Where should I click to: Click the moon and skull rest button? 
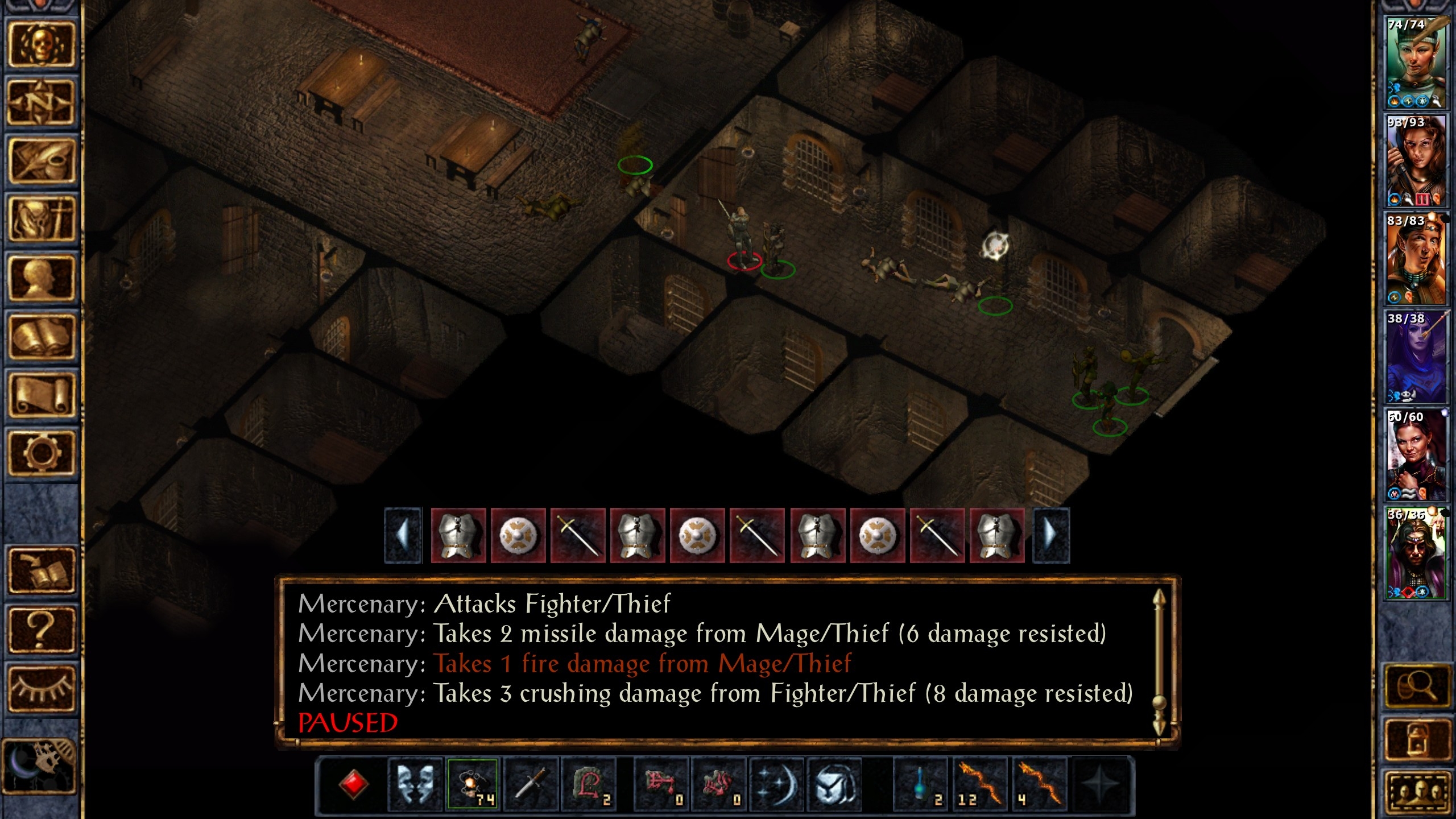click(x=40, y=765)
